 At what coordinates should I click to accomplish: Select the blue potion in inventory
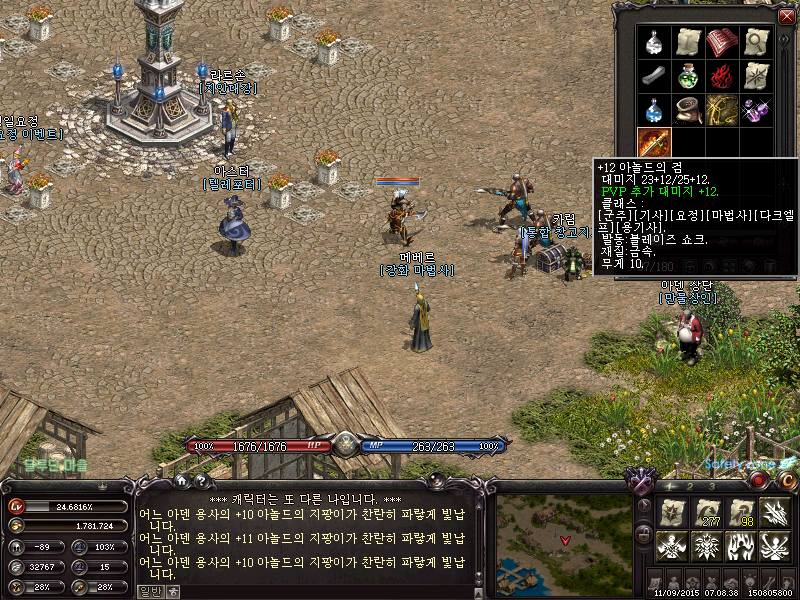coord(653,110)
